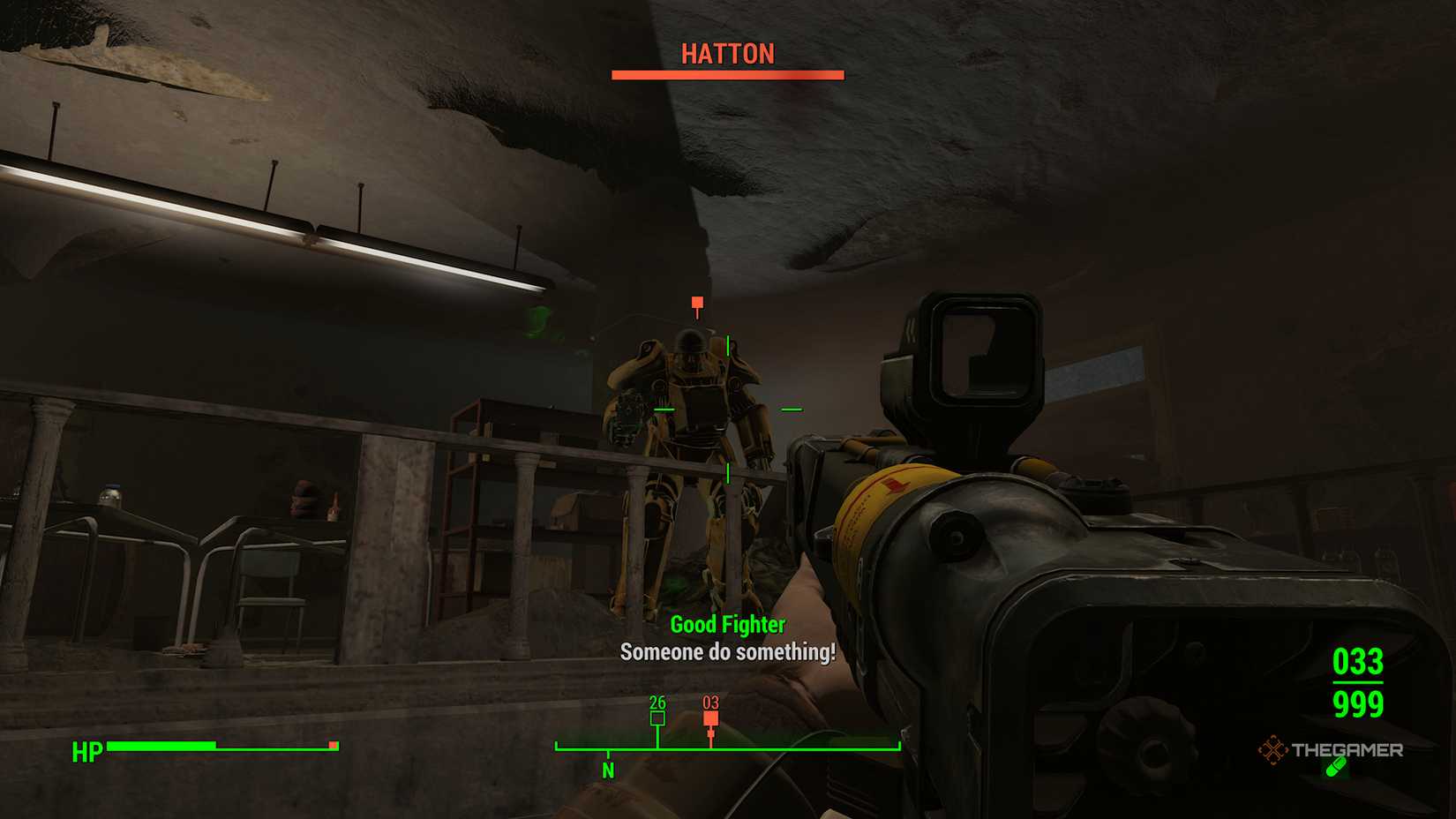This screenshot has width=1456, height=819.
Task: Select the HATTON nameplate text
Action: [726, 53]
